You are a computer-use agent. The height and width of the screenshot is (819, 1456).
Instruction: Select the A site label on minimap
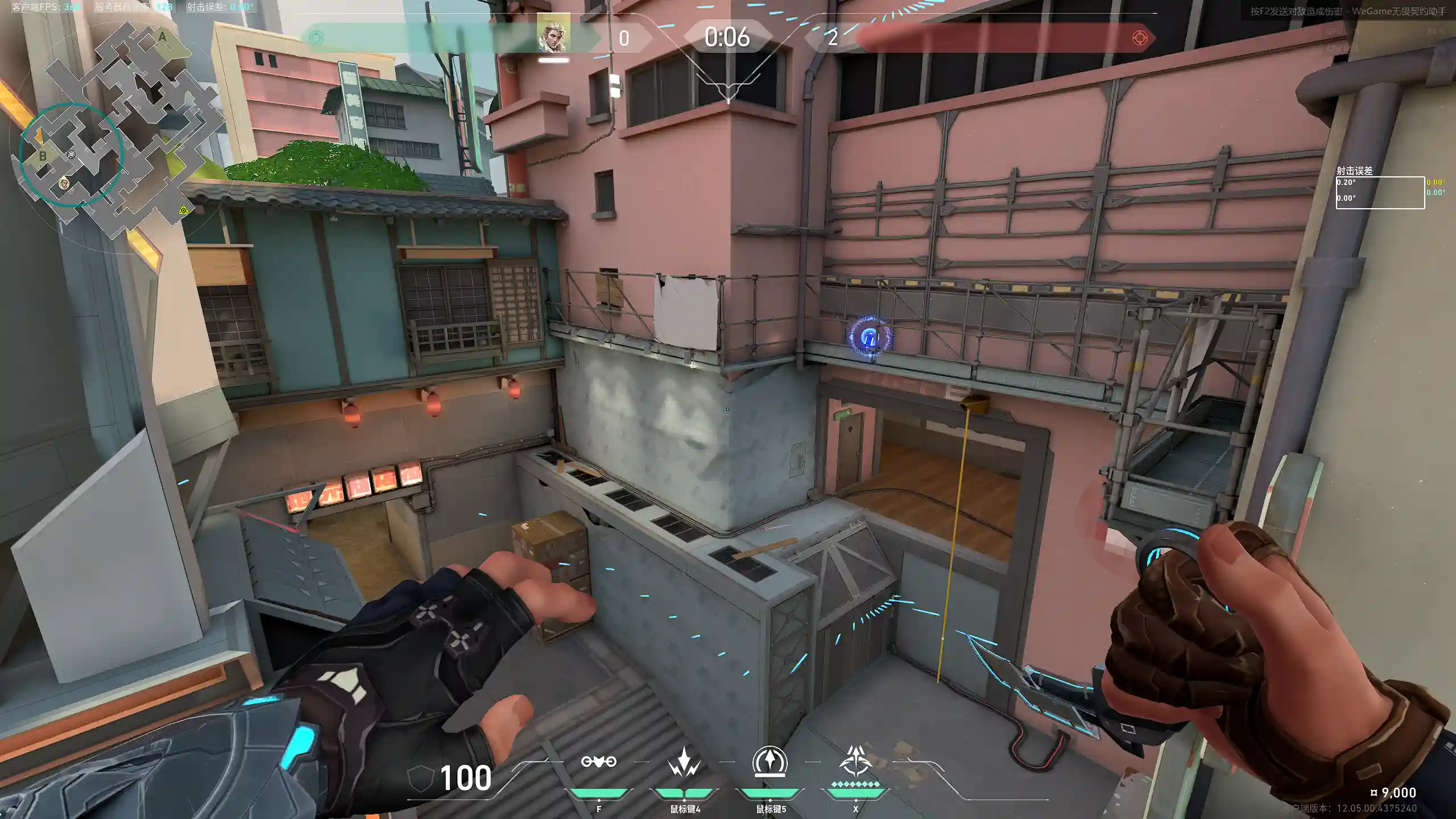coord(162,38)
